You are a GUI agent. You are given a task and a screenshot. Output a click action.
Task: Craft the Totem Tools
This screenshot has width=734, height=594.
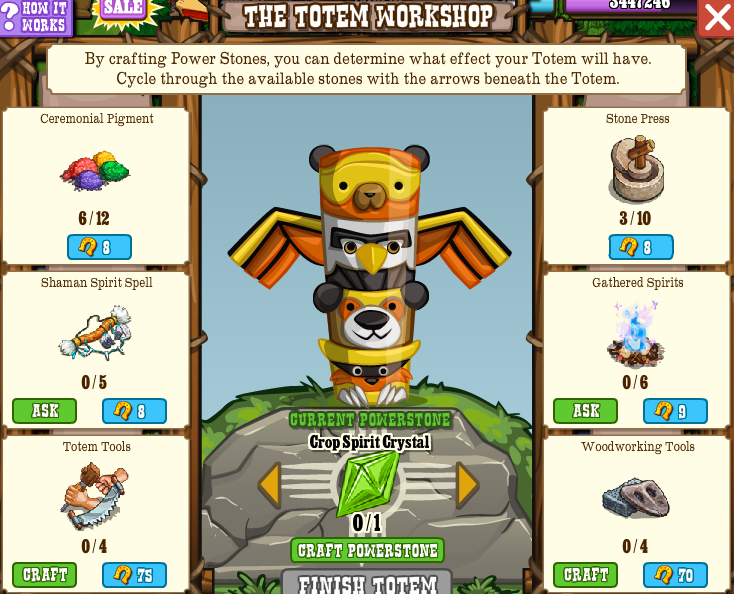pos(44,575)
